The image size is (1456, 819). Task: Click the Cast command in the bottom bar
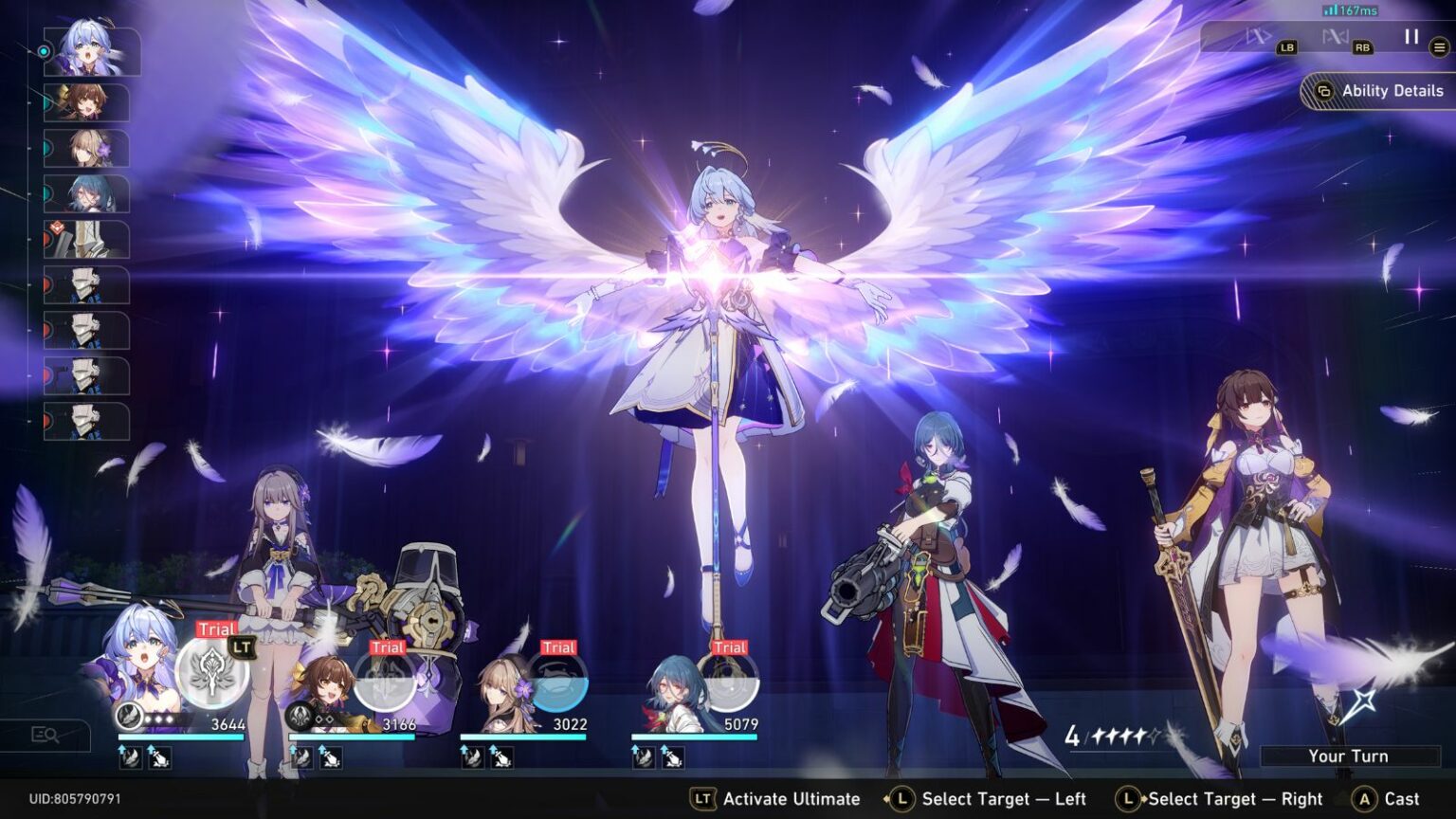[1389, 798]
